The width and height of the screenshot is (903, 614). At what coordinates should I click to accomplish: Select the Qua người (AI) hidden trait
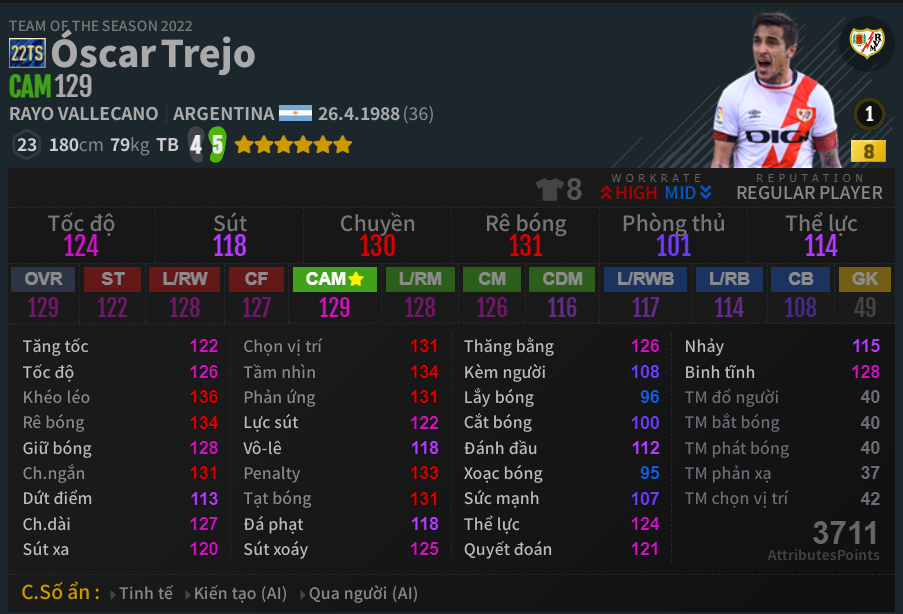pos(363,593)
